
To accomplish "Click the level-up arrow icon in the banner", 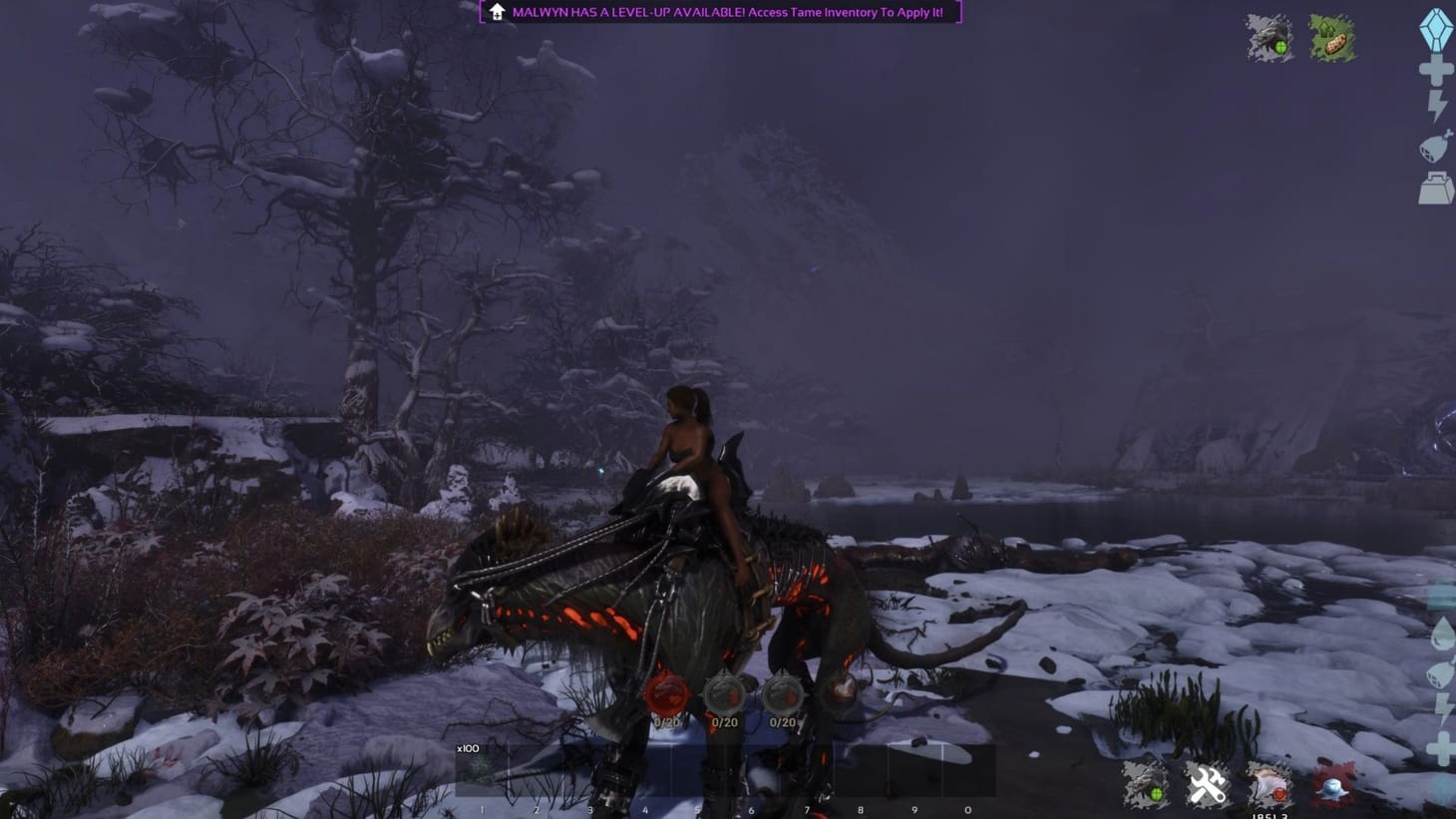I will 497,14.
